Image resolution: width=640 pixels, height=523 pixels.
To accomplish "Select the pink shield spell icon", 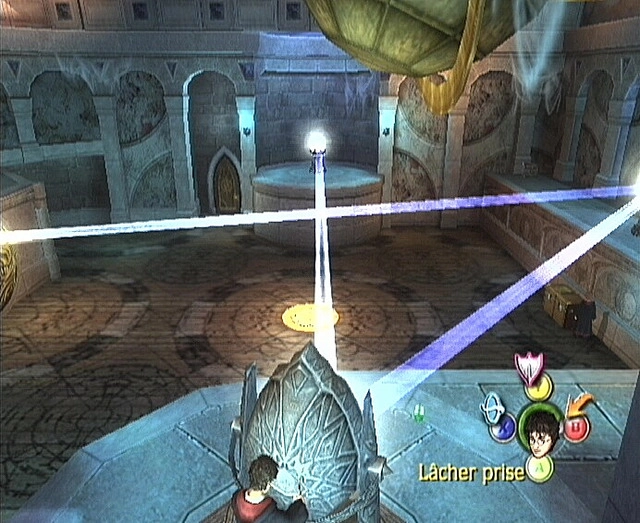I will tap(526, 367).
